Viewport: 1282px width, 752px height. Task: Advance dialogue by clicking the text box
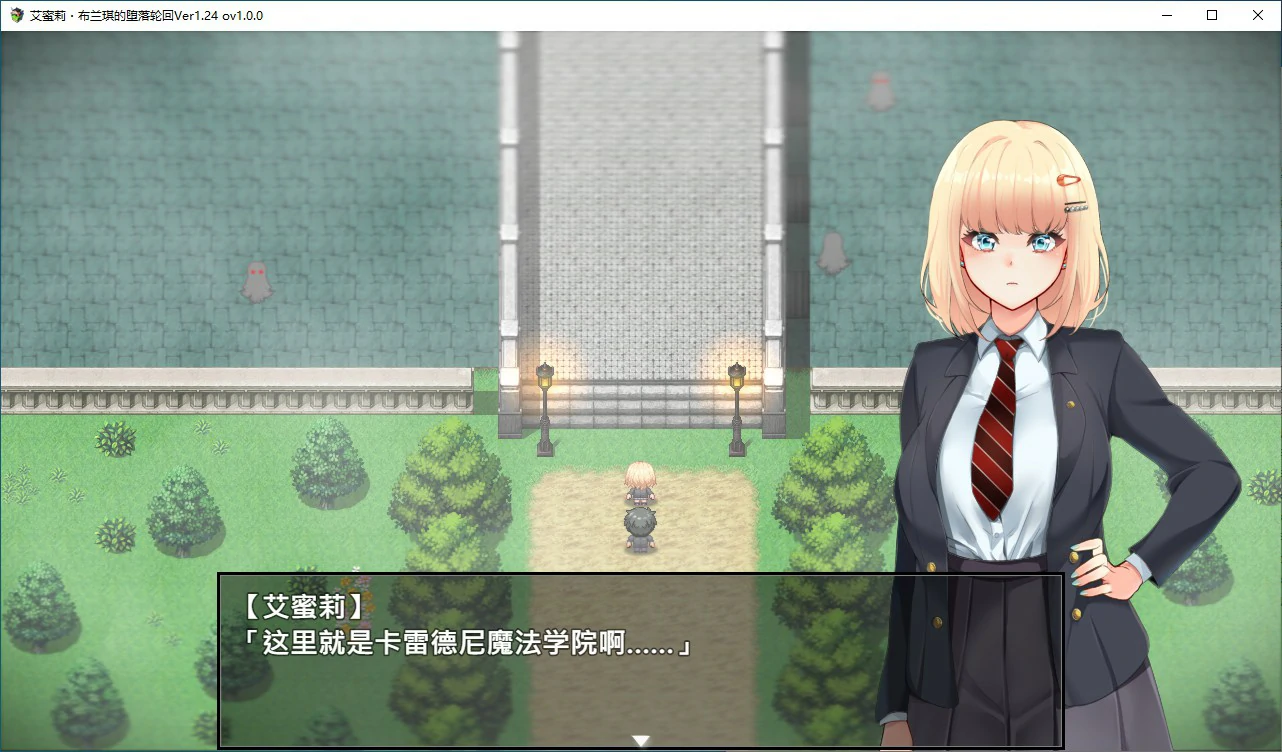[x=640, y=660]
